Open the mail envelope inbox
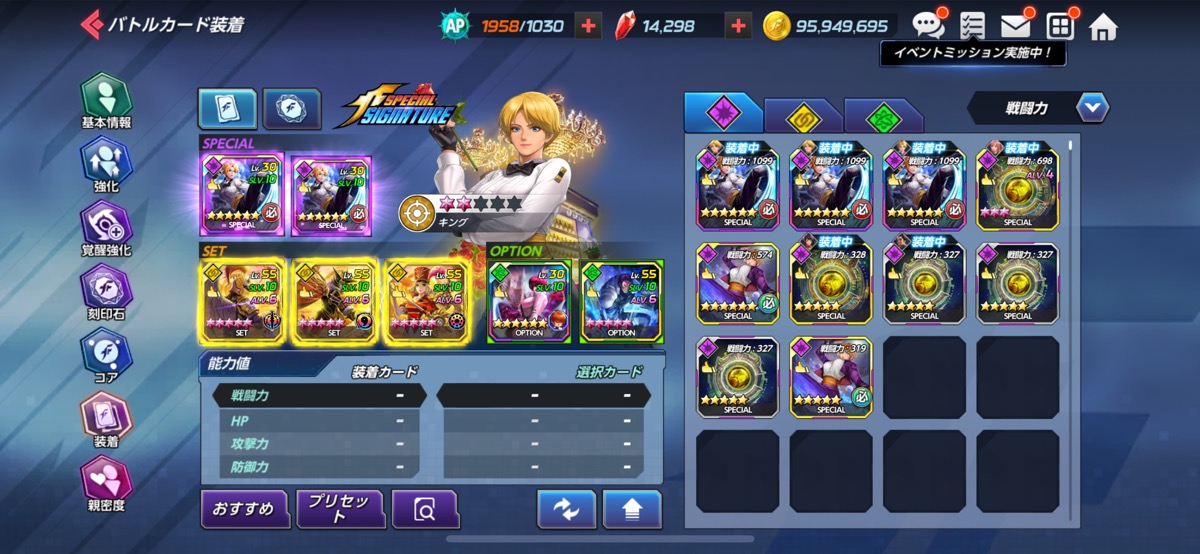The width and height of the screenshot is (1200, 554). (1015, 26)
